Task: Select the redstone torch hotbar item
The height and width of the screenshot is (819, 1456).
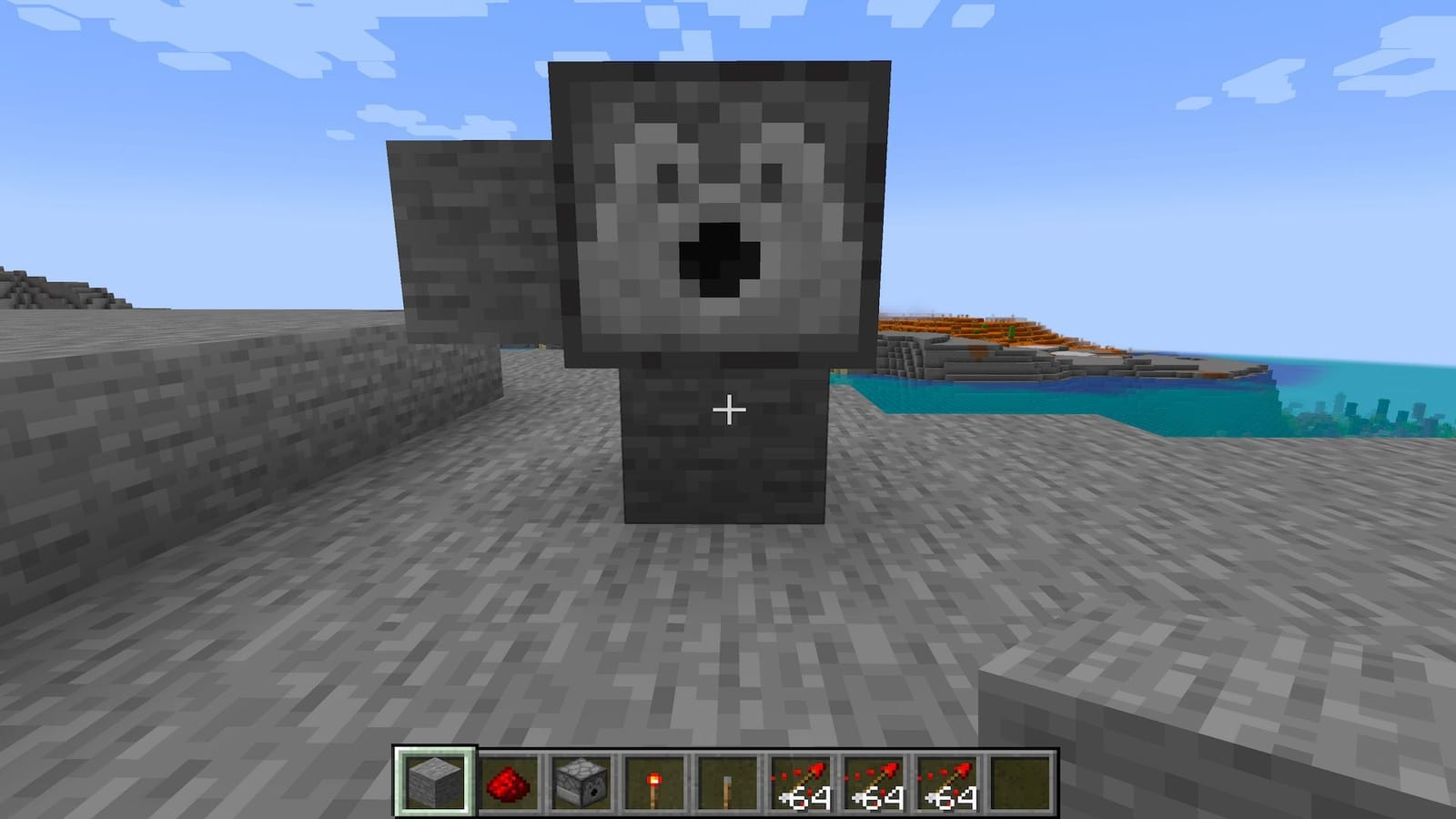Action: (x=655, y=783)
